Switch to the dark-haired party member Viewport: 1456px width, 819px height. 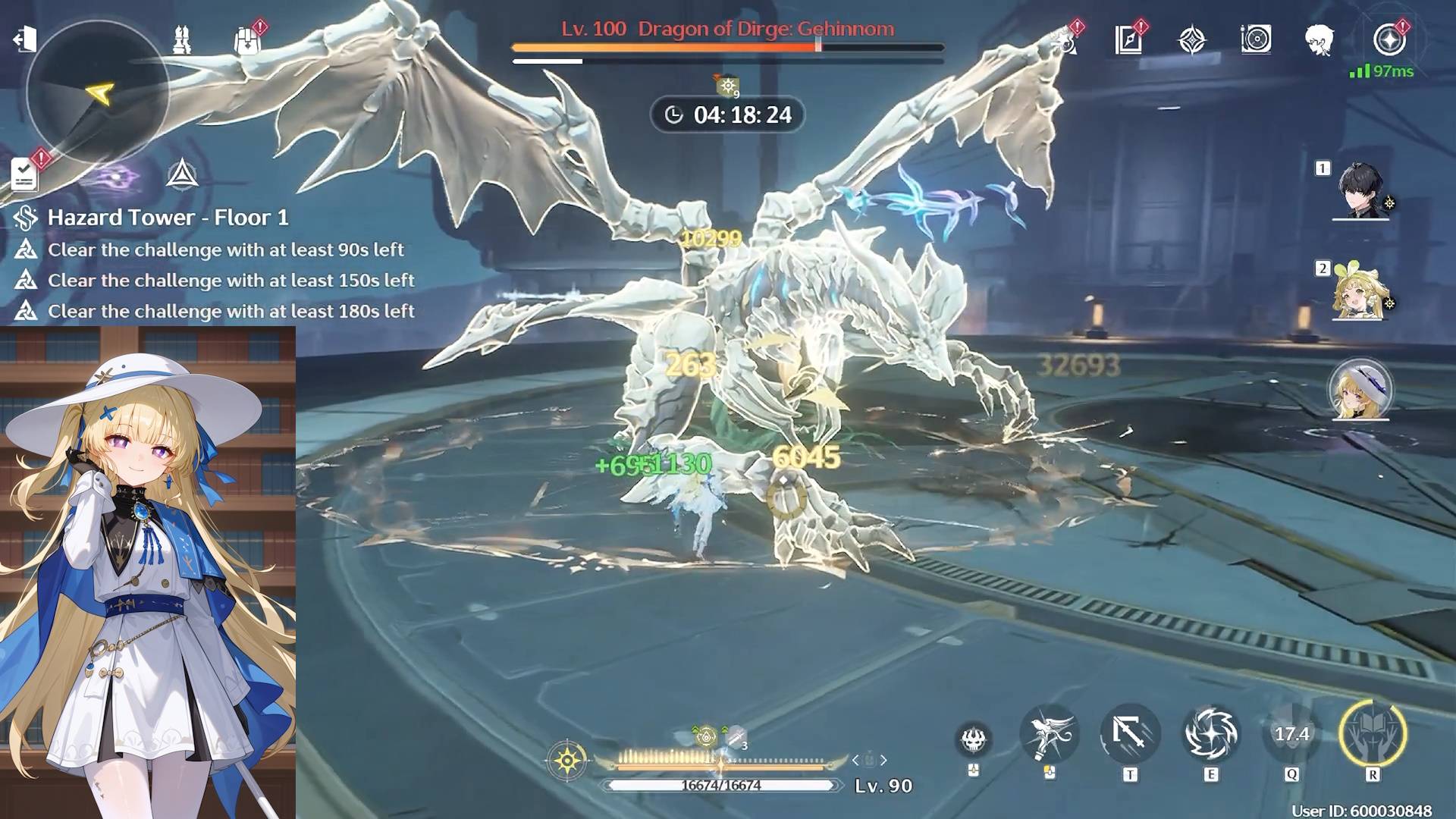click(x=1360, y=190)
